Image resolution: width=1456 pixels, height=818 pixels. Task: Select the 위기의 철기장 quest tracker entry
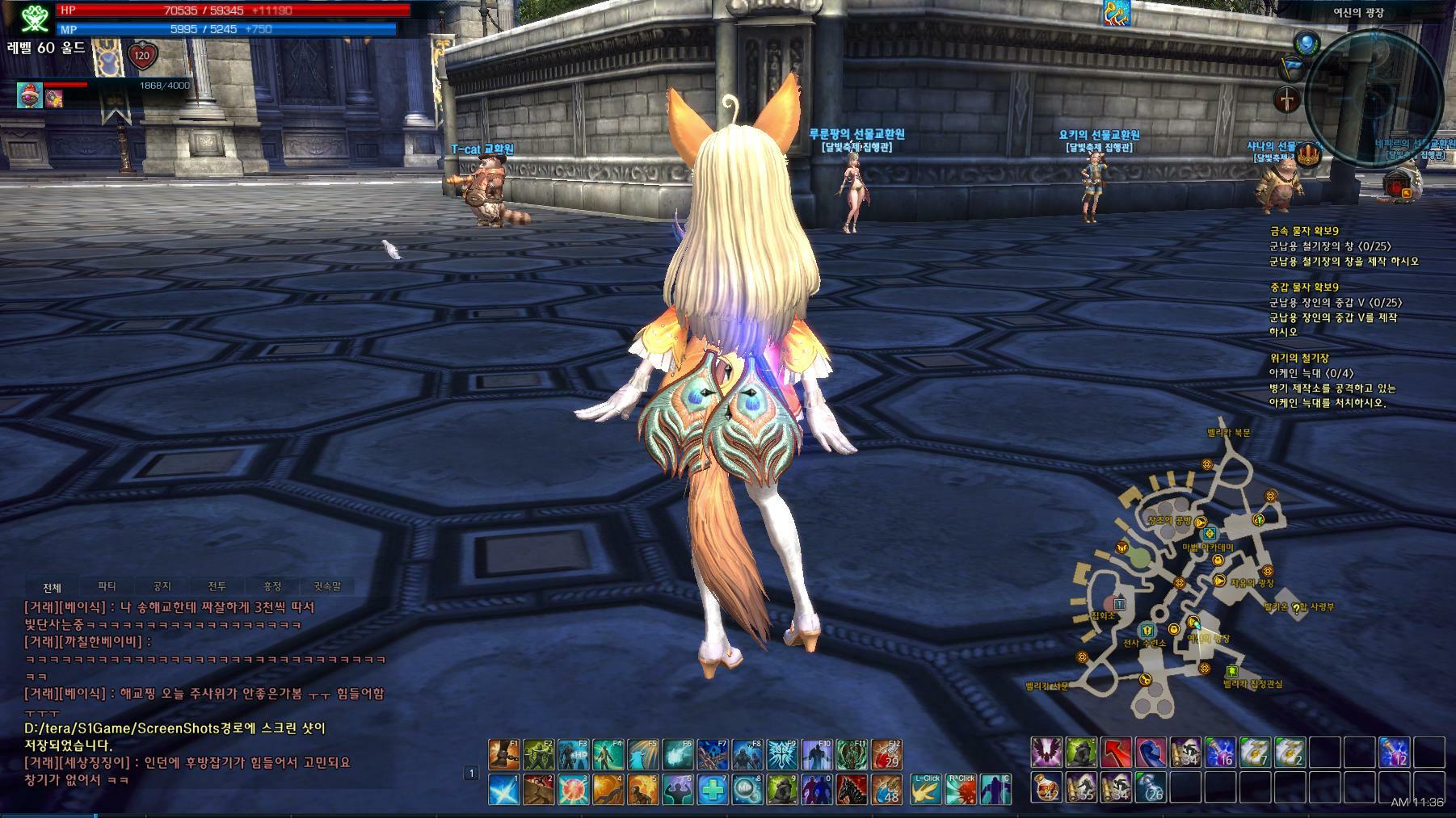(x=1298, y=358)
